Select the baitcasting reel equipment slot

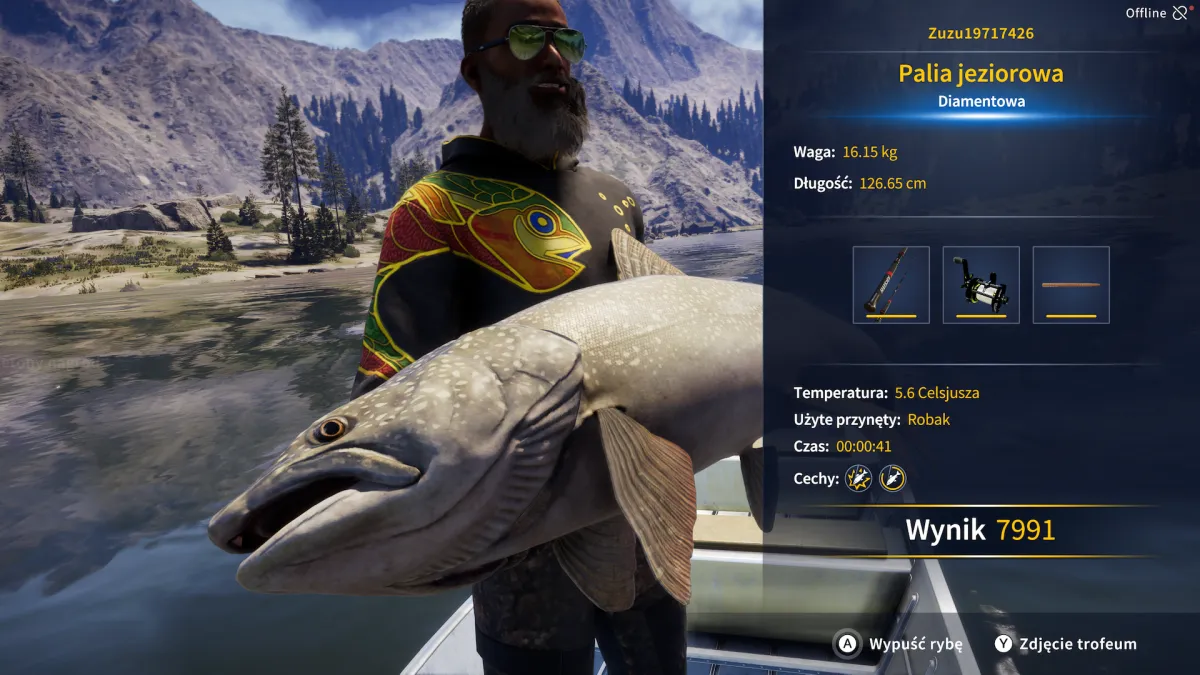(x=981, y=285)
